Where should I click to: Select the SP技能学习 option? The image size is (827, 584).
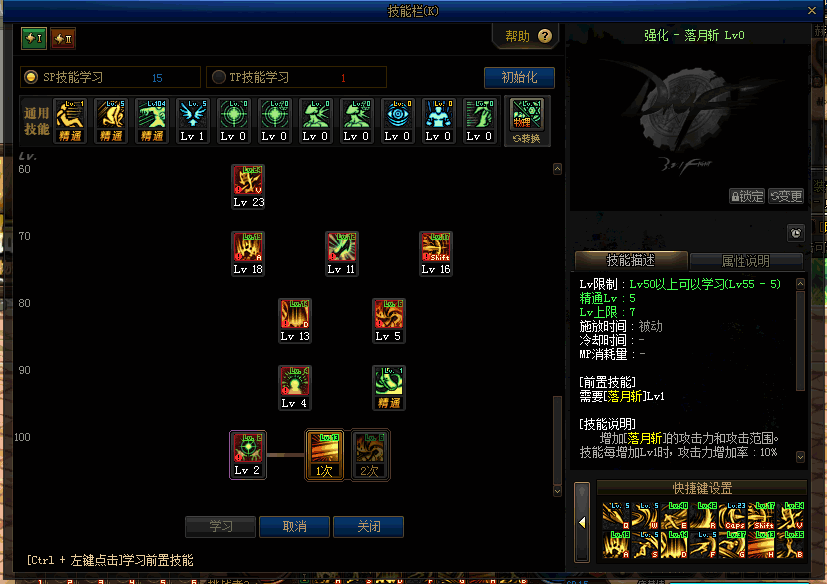click(x=33, y=77)
